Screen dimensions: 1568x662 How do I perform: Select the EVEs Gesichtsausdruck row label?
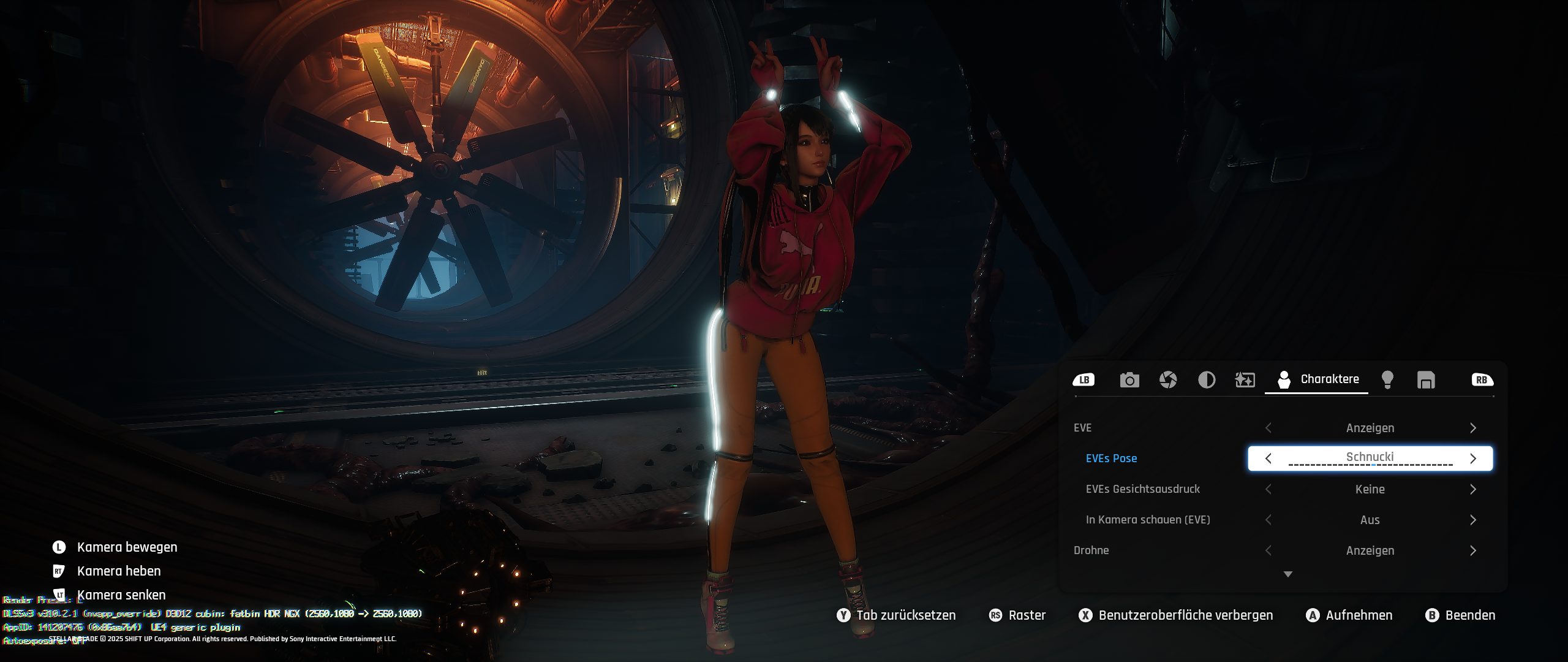(1142, 489)
